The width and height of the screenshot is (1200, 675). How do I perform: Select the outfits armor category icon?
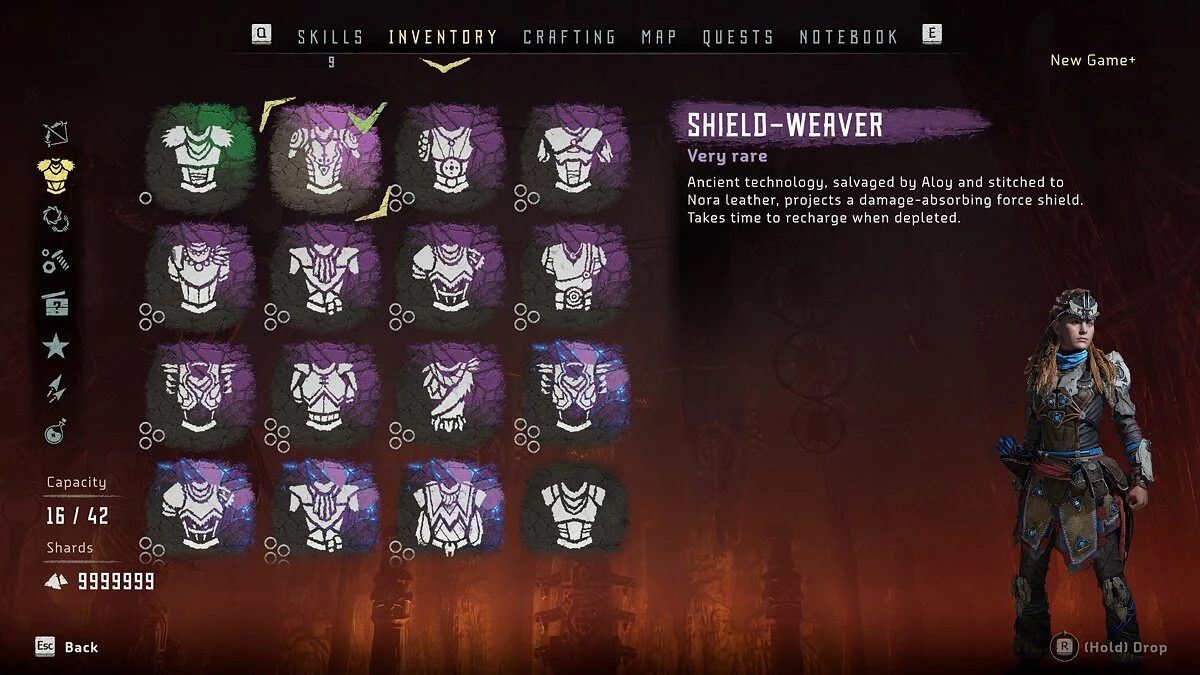click(x=56, y=176)
